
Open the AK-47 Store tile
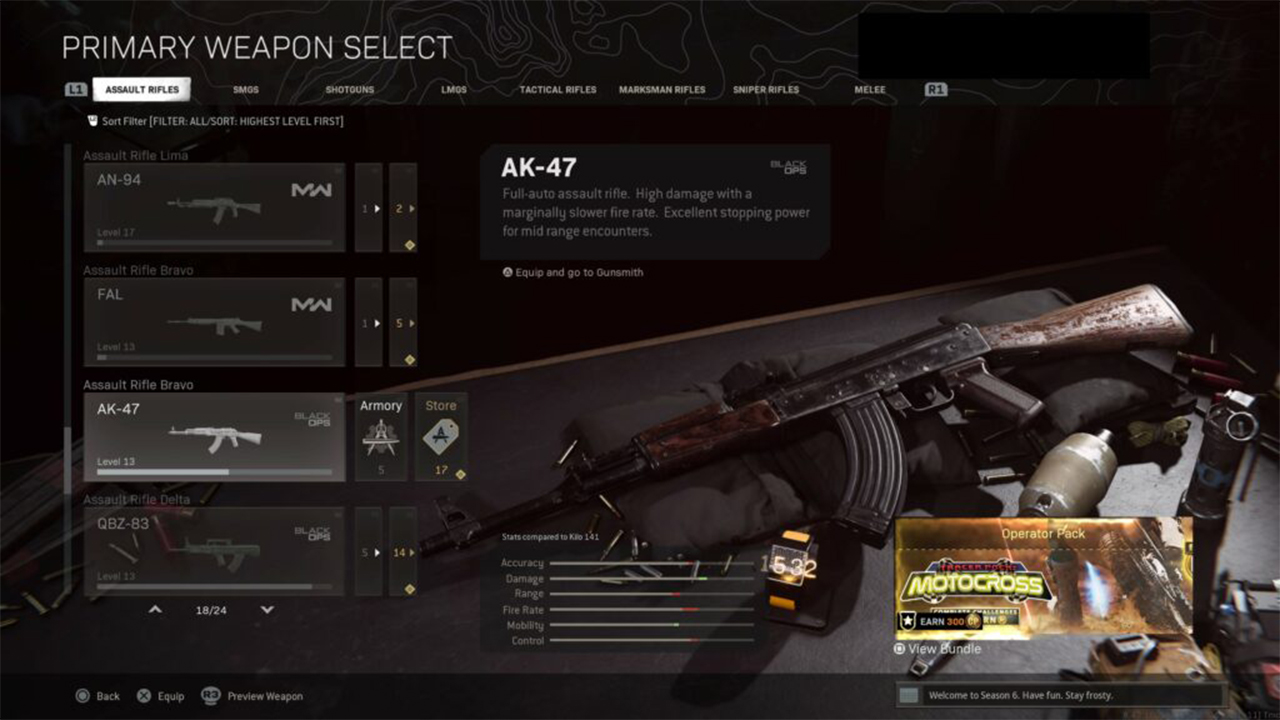point(441,437)
